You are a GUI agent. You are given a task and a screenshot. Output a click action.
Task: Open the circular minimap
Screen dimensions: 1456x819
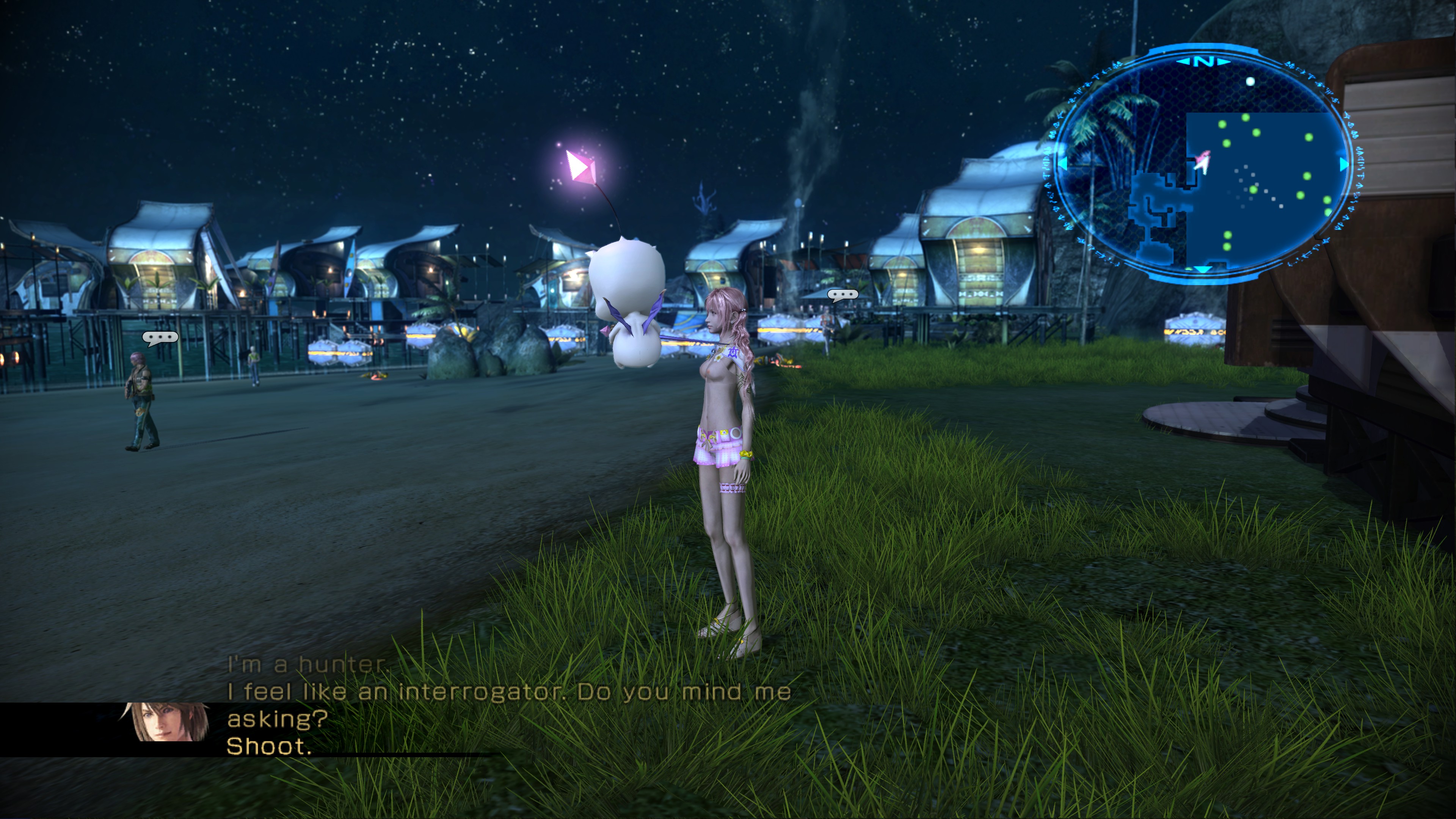[1201, 164]
